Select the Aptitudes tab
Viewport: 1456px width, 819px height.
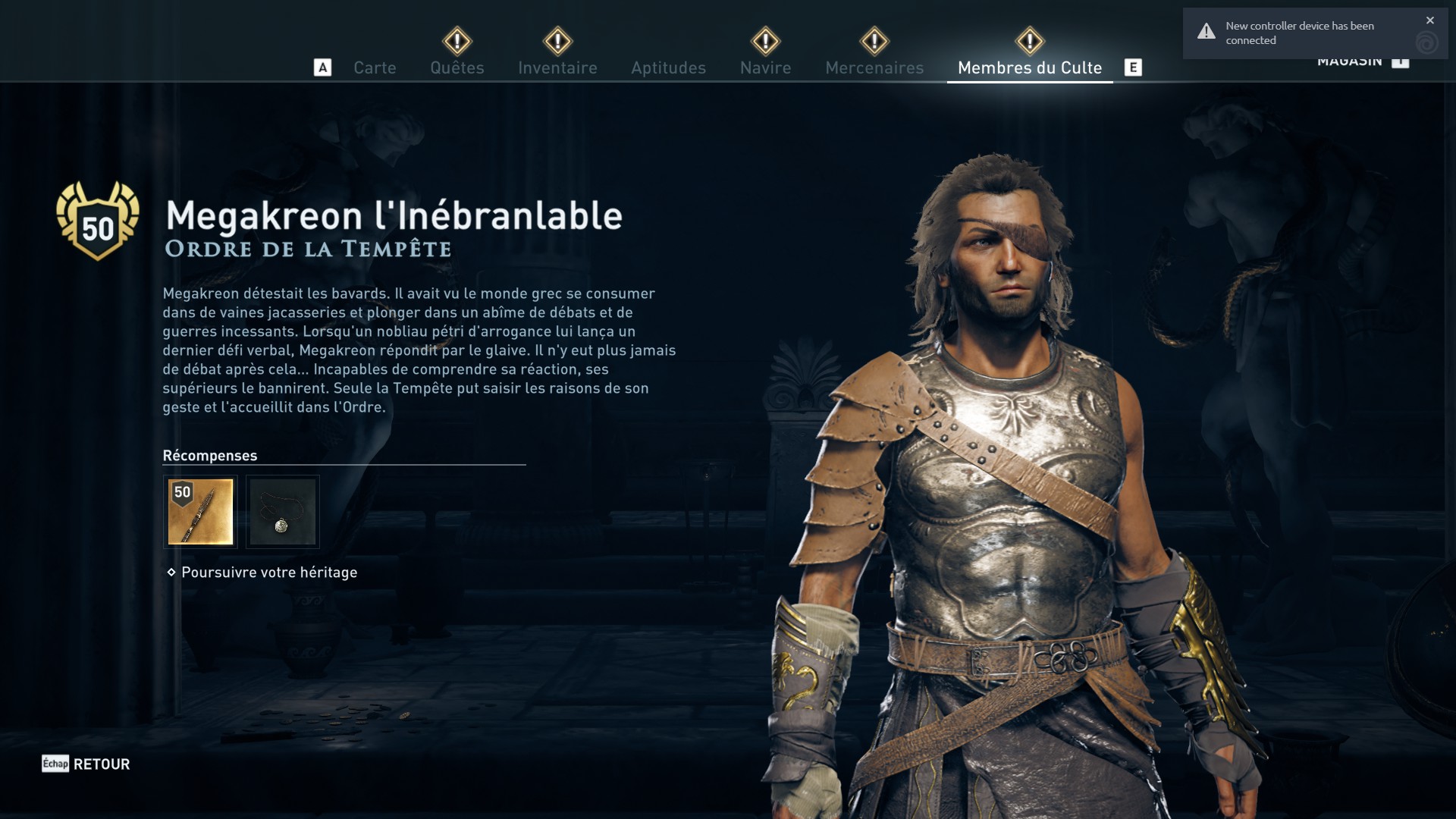tap(668, 67)
